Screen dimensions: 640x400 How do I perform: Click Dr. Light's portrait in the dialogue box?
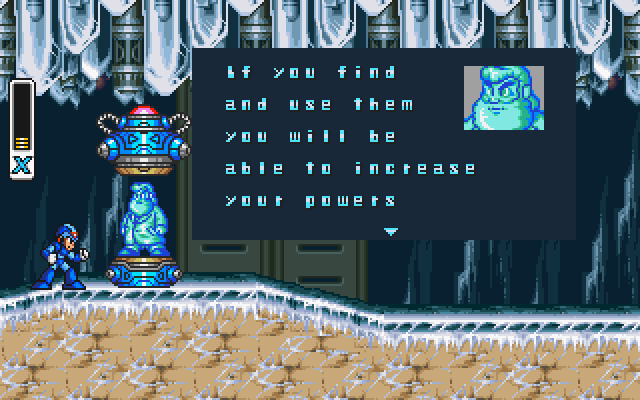504,98
